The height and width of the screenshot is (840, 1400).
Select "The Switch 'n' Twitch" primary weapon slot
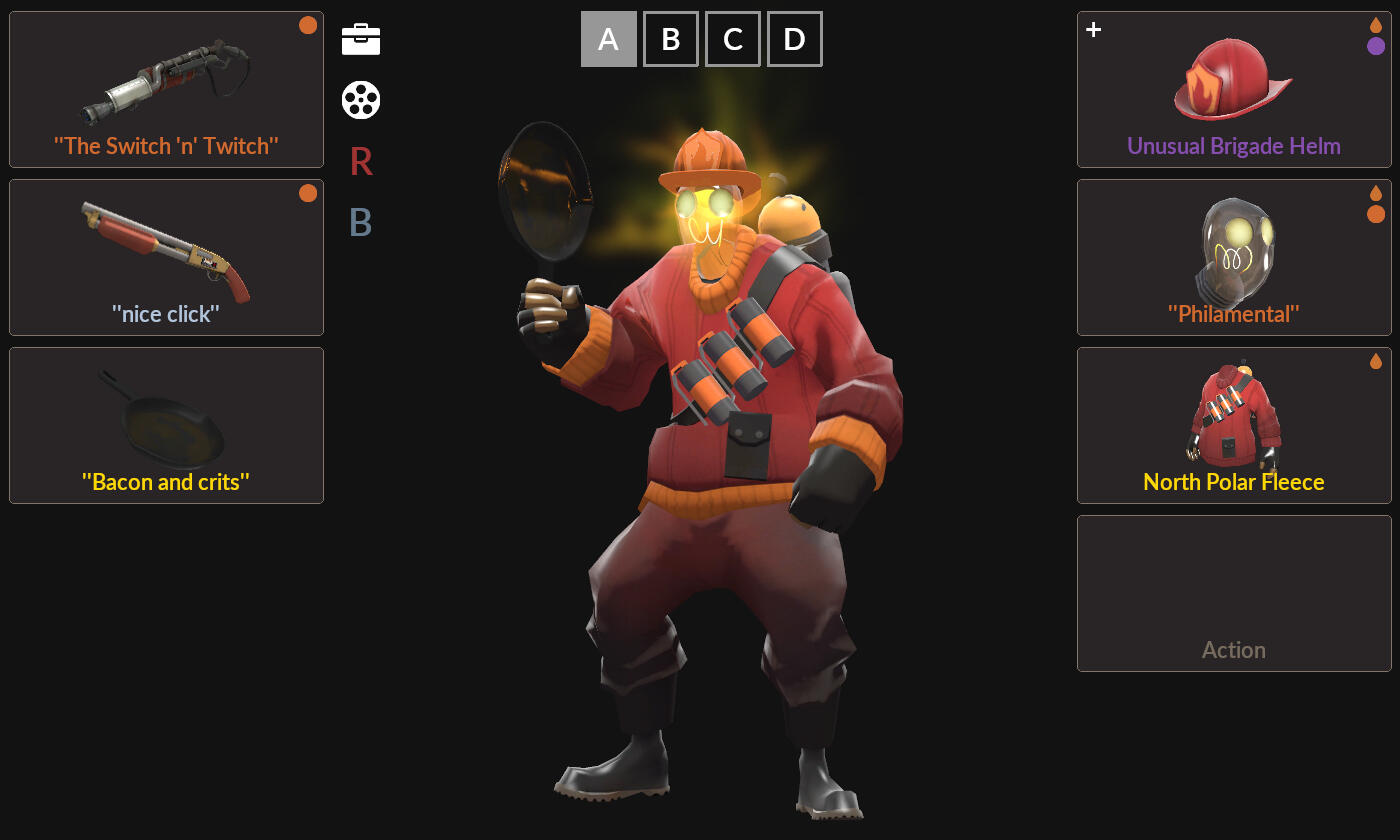point(166,90)
